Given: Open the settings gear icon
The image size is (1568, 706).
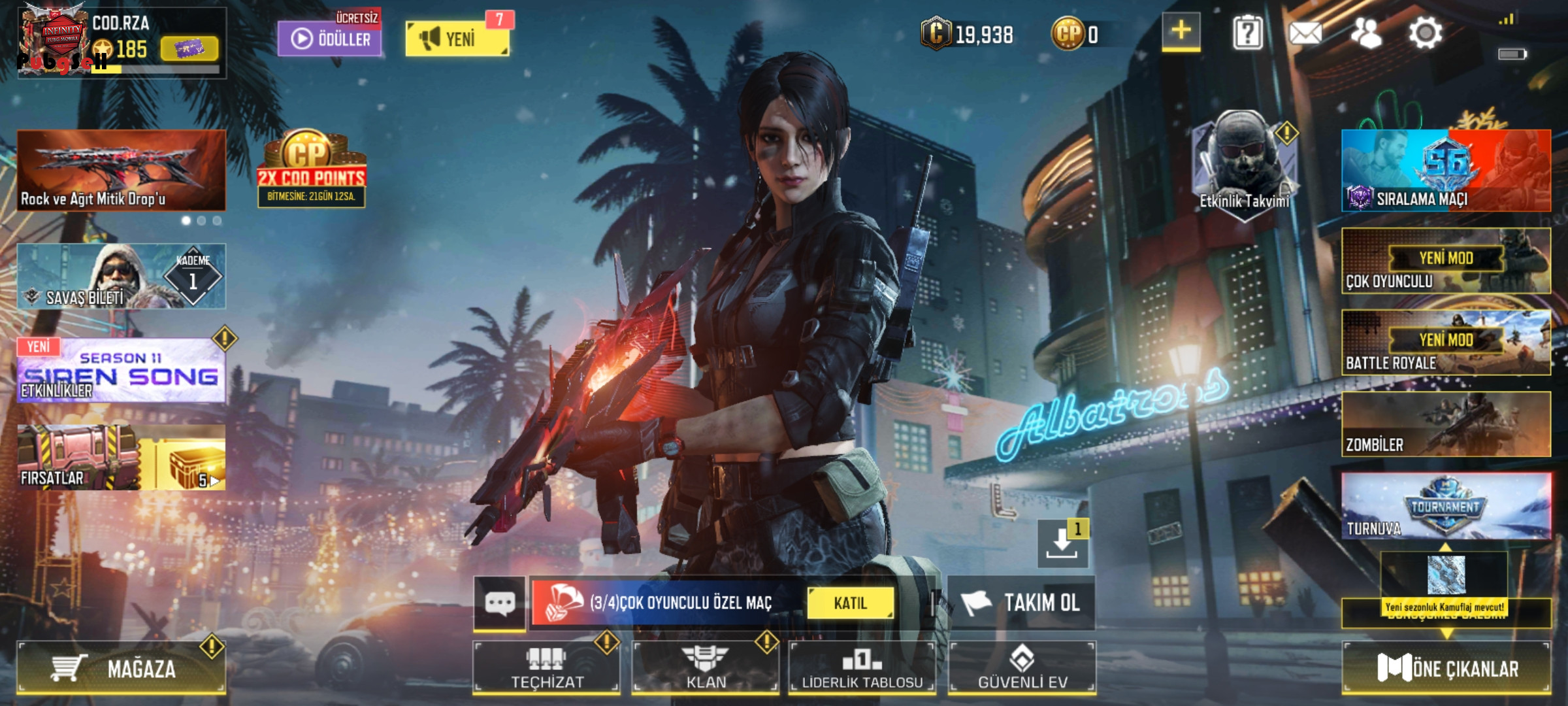Looking at the screenshot, I should (1425, 33).
